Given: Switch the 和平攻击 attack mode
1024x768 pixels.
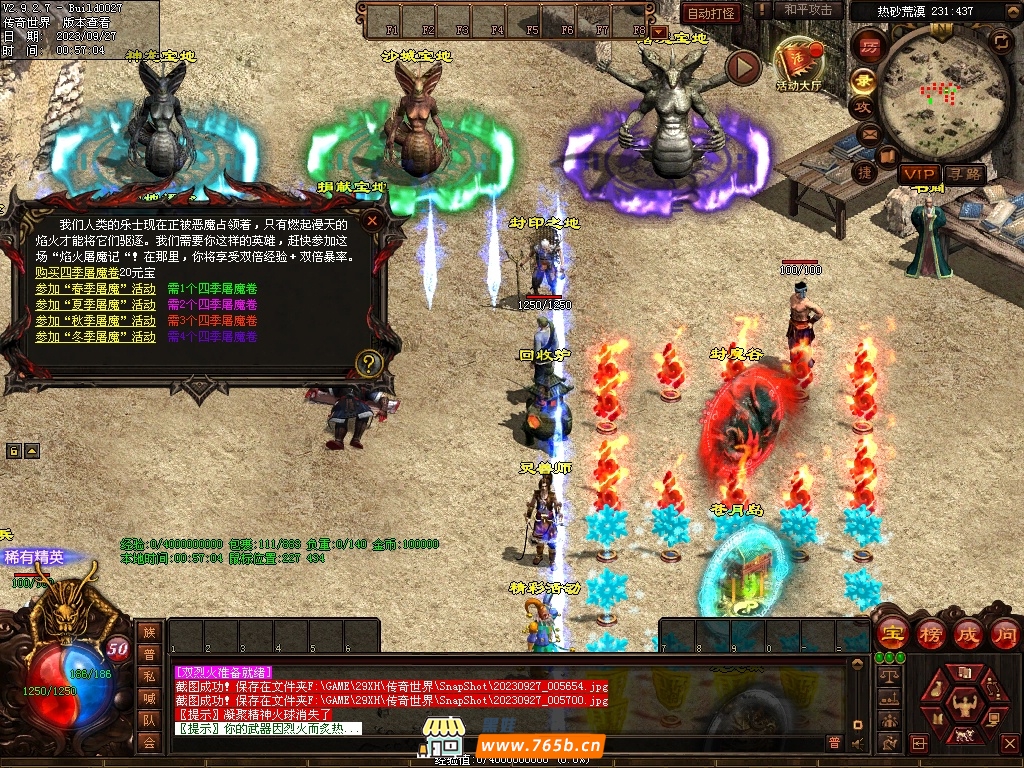Looking at the screenshot, I should click(x=808, y=10).
